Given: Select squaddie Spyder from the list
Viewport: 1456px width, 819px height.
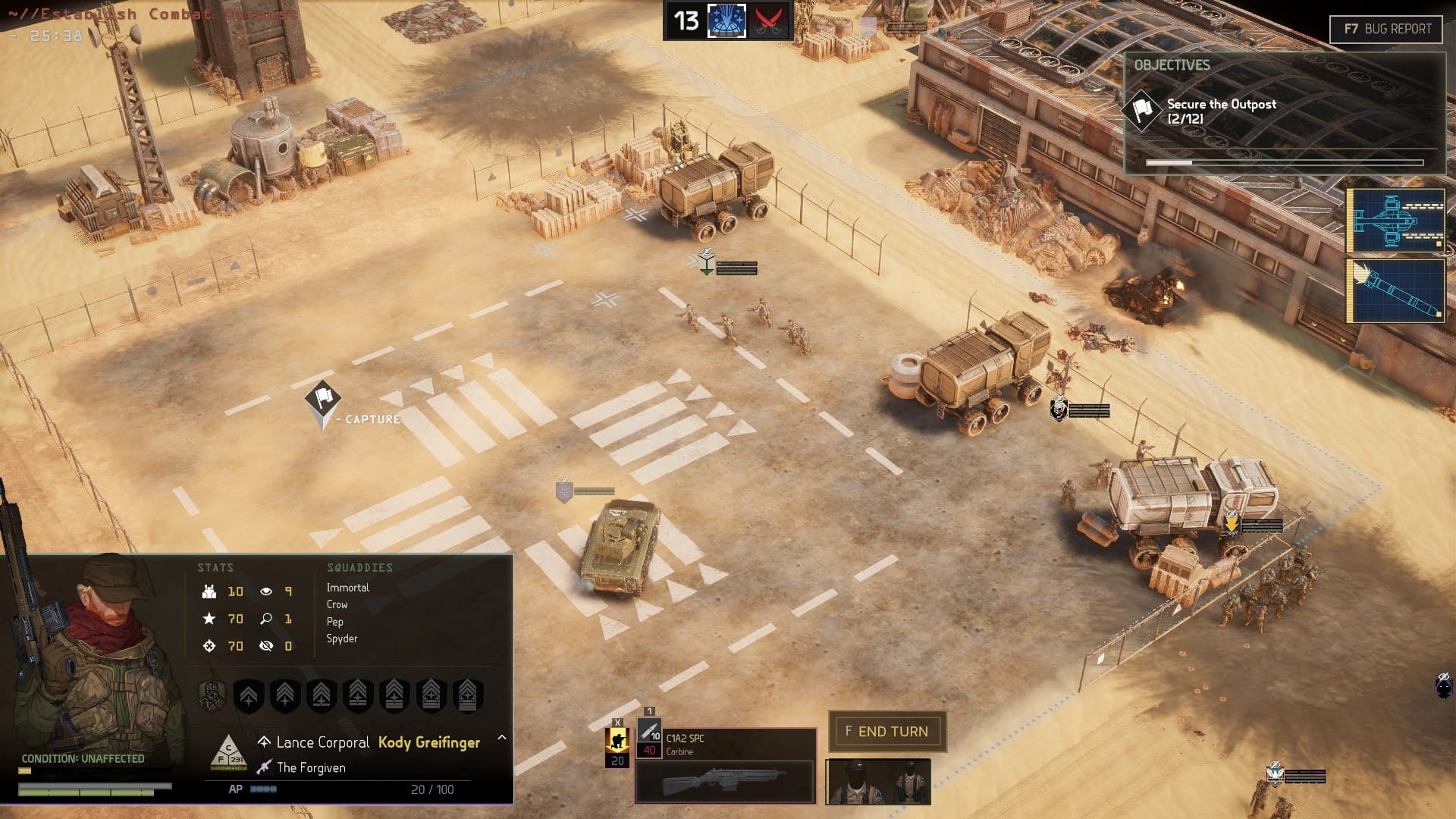Looking at the screenshot, I should pyautogui.click(x=342, y=639).
